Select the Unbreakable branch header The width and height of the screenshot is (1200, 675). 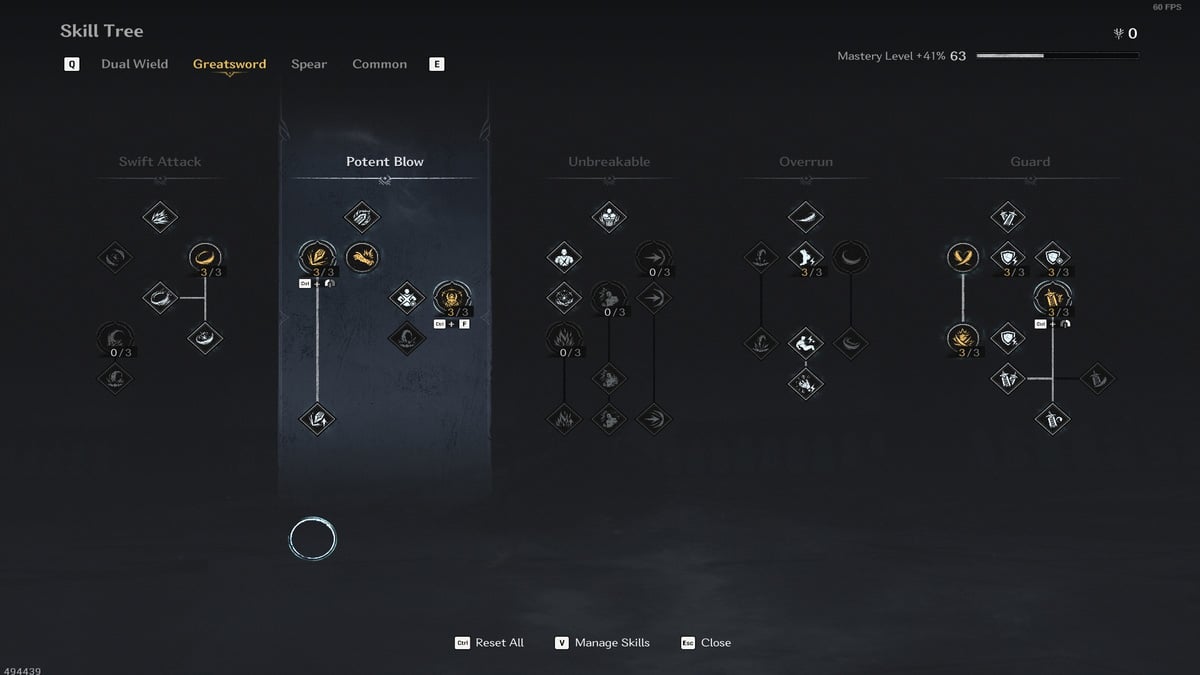point(609,162)
